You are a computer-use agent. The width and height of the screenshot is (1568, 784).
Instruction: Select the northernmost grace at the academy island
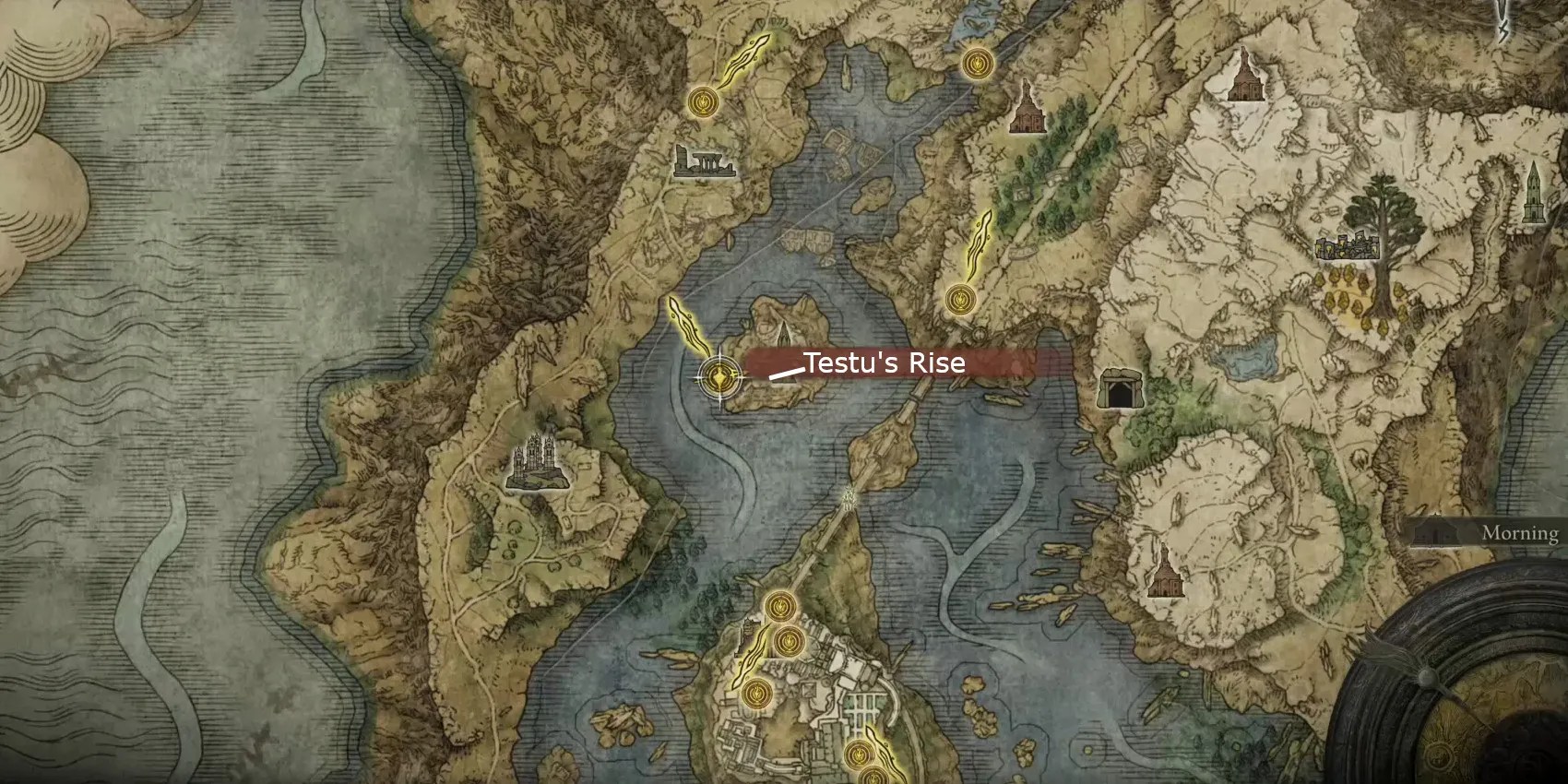781,606
